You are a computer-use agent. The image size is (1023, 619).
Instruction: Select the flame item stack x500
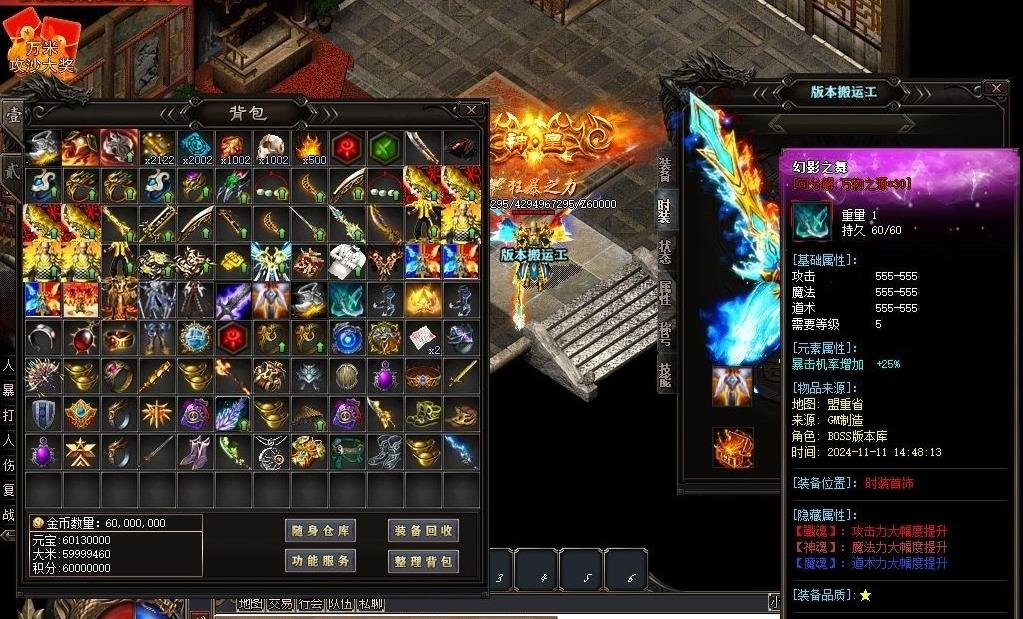tap(309, 148)
